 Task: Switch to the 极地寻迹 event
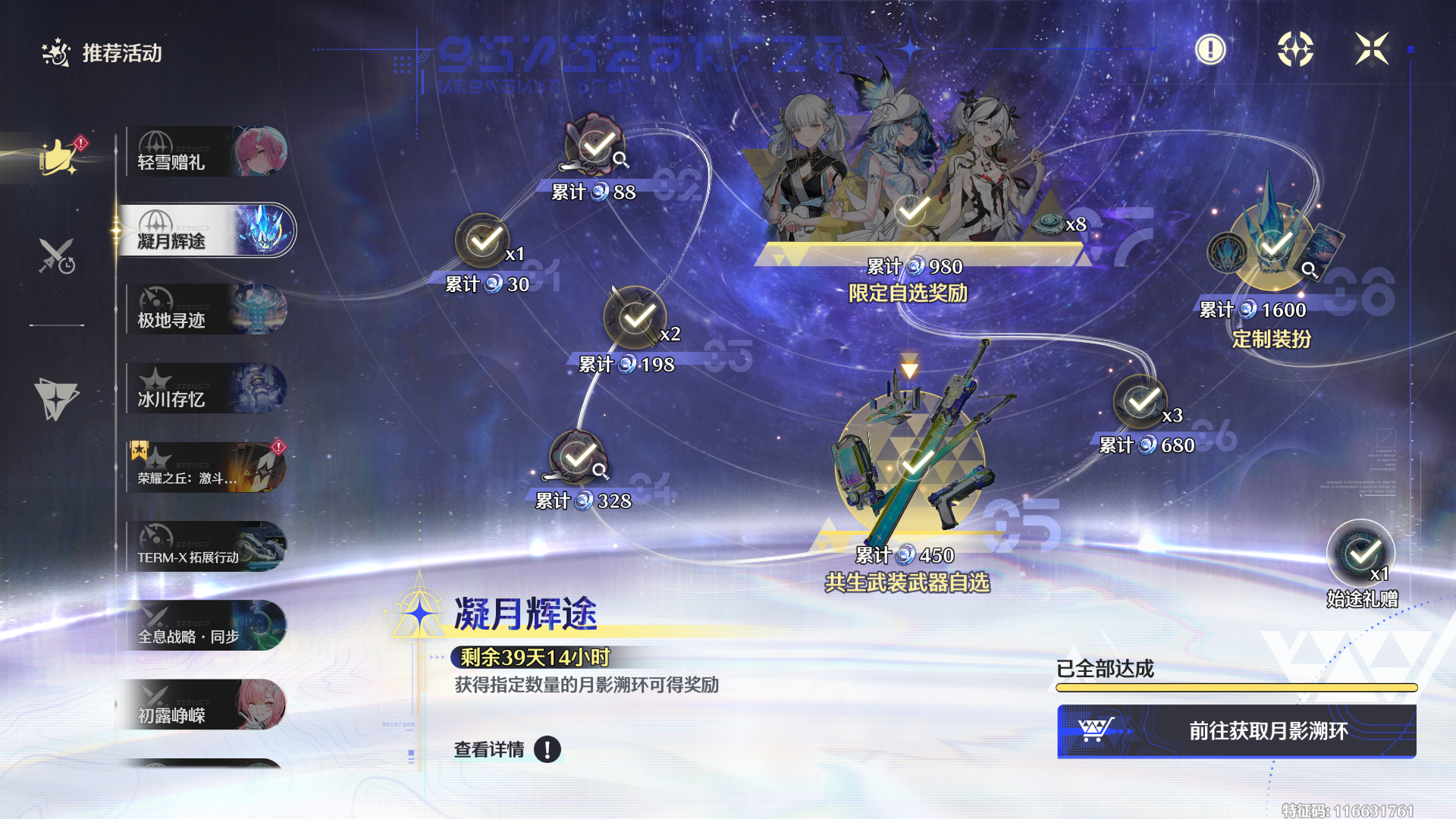point(206,310)
